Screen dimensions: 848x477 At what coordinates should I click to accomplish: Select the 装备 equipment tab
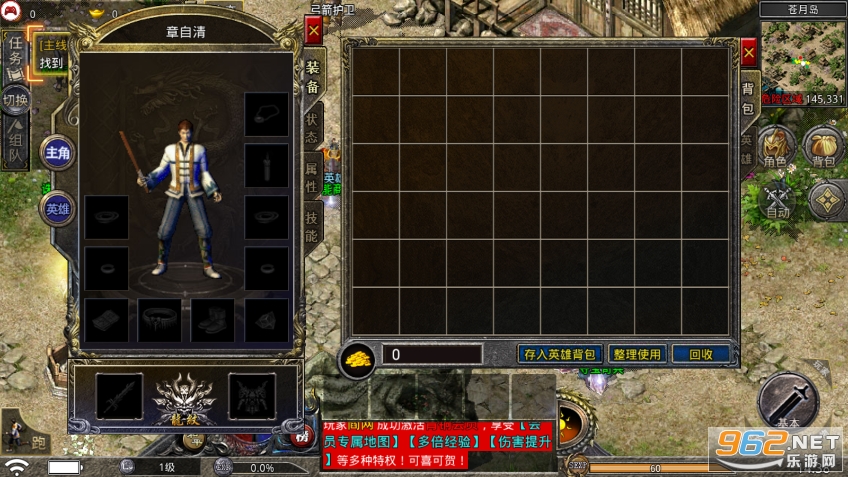312,77
